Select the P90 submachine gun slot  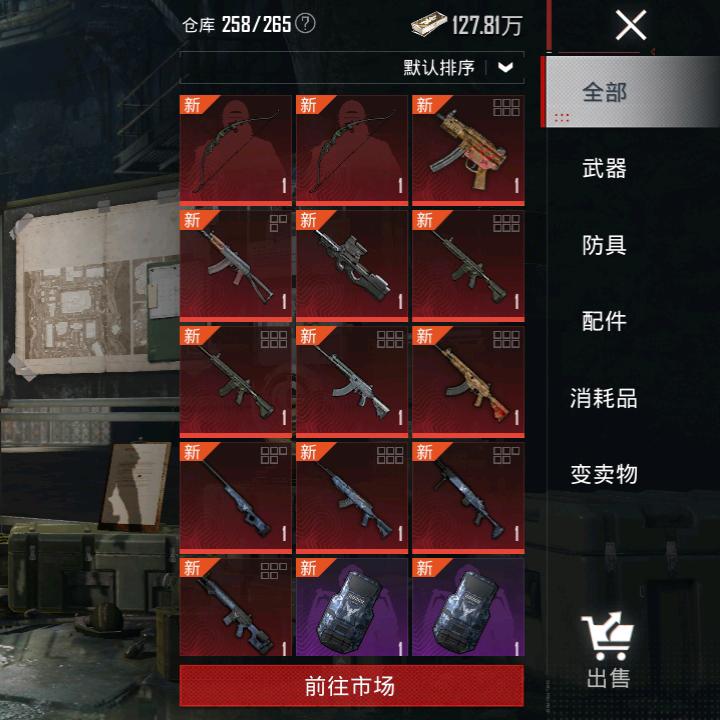(x=351, y=265)
